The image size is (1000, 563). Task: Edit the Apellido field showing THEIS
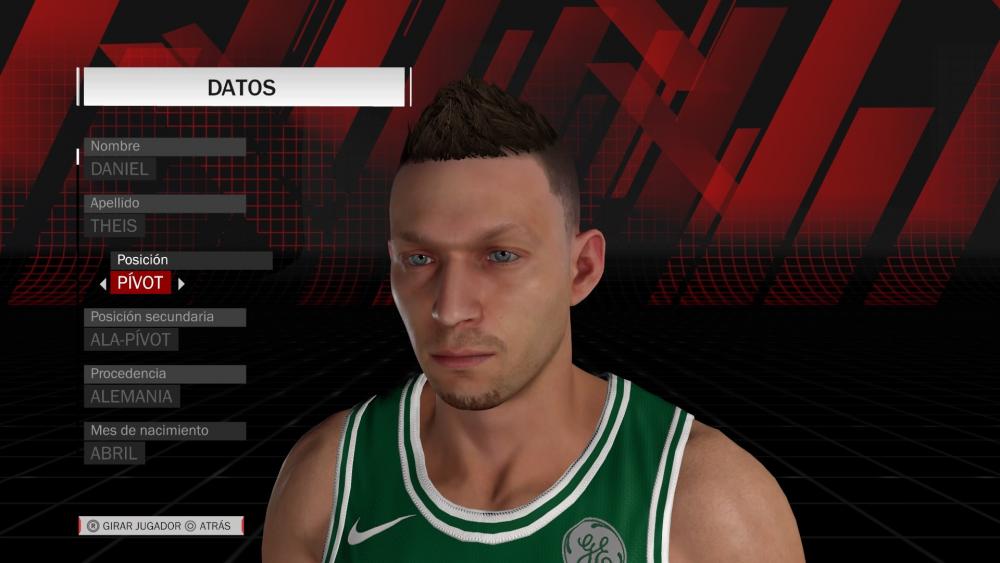click(x=115, y=226)
